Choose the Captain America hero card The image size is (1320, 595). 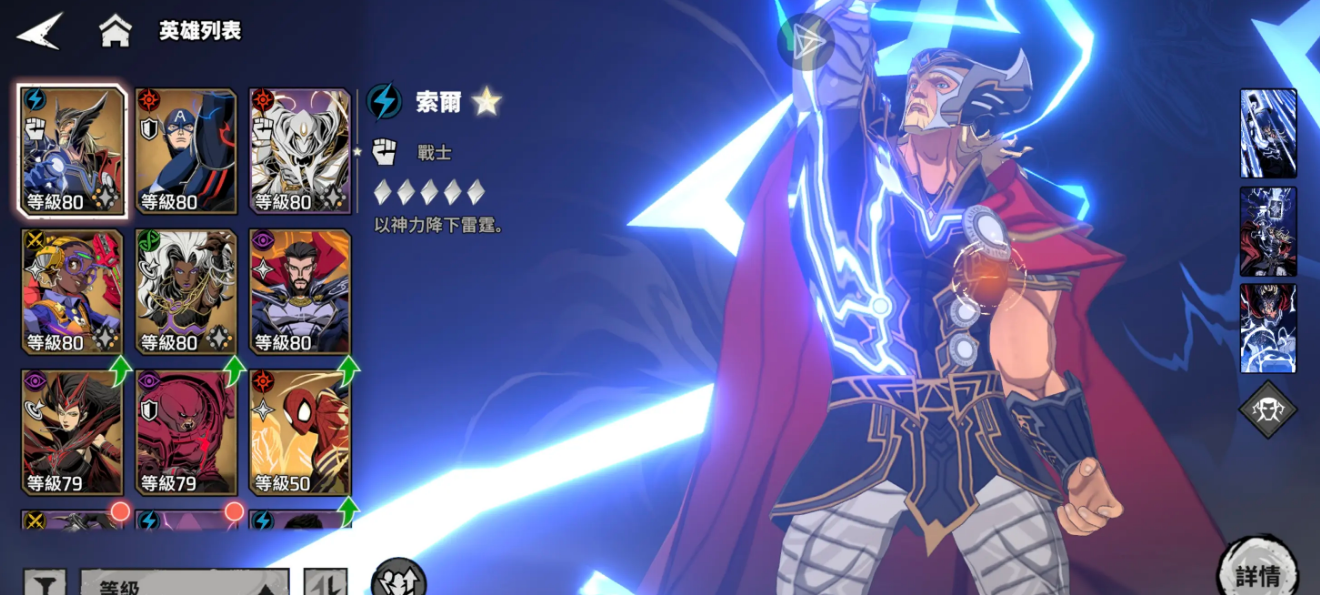click(186, 151)
